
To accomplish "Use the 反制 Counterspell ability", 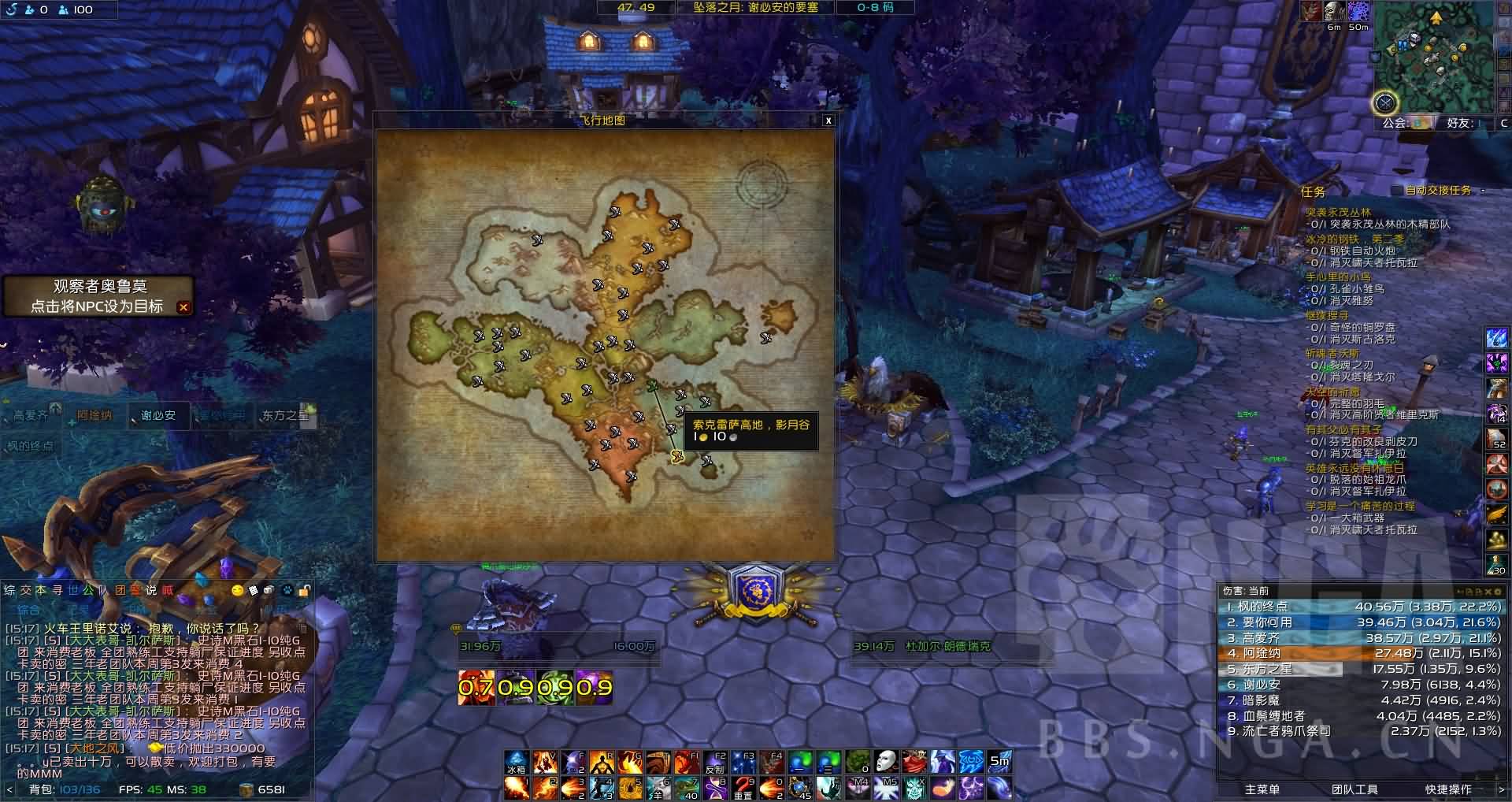I will coord(715,763).
